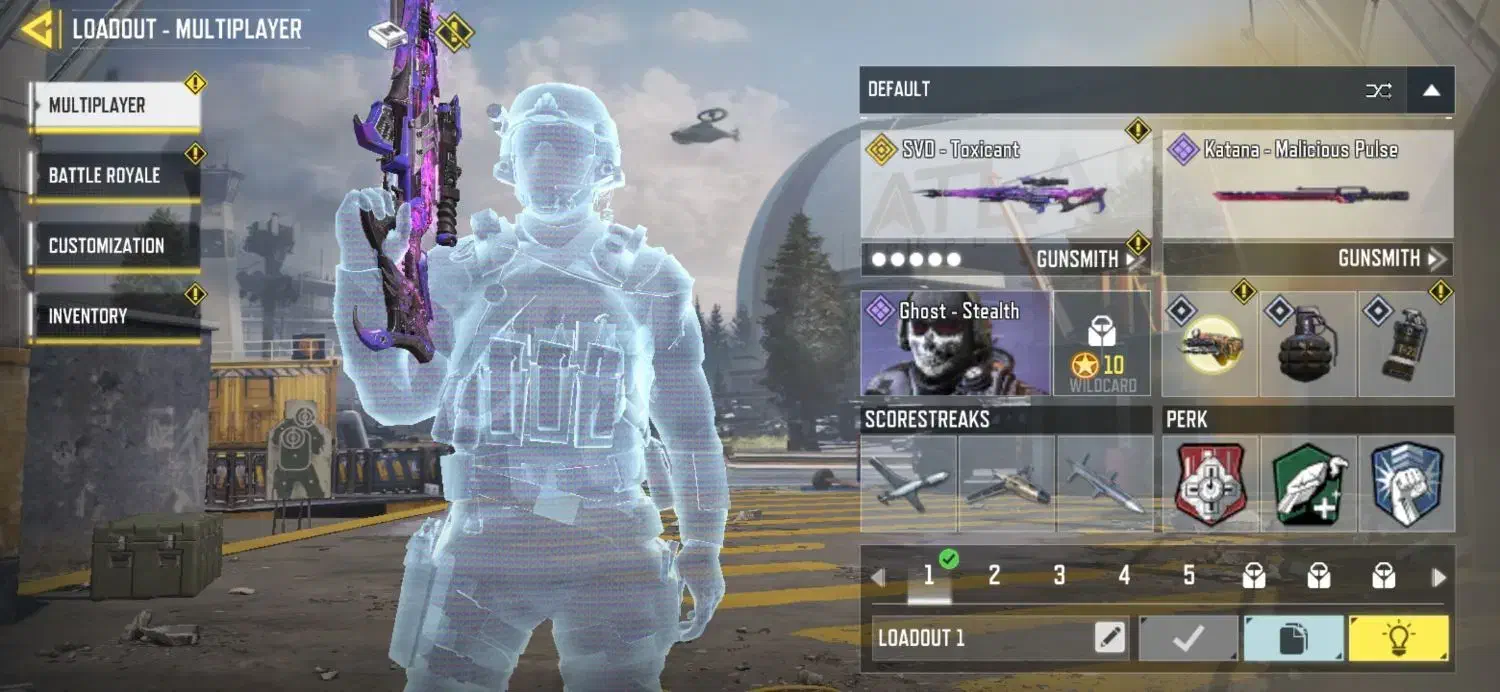Choose the Katana - Malicious Pulse secondary slot
The height and width of the screenshot is (692, 1500).
1308,183
